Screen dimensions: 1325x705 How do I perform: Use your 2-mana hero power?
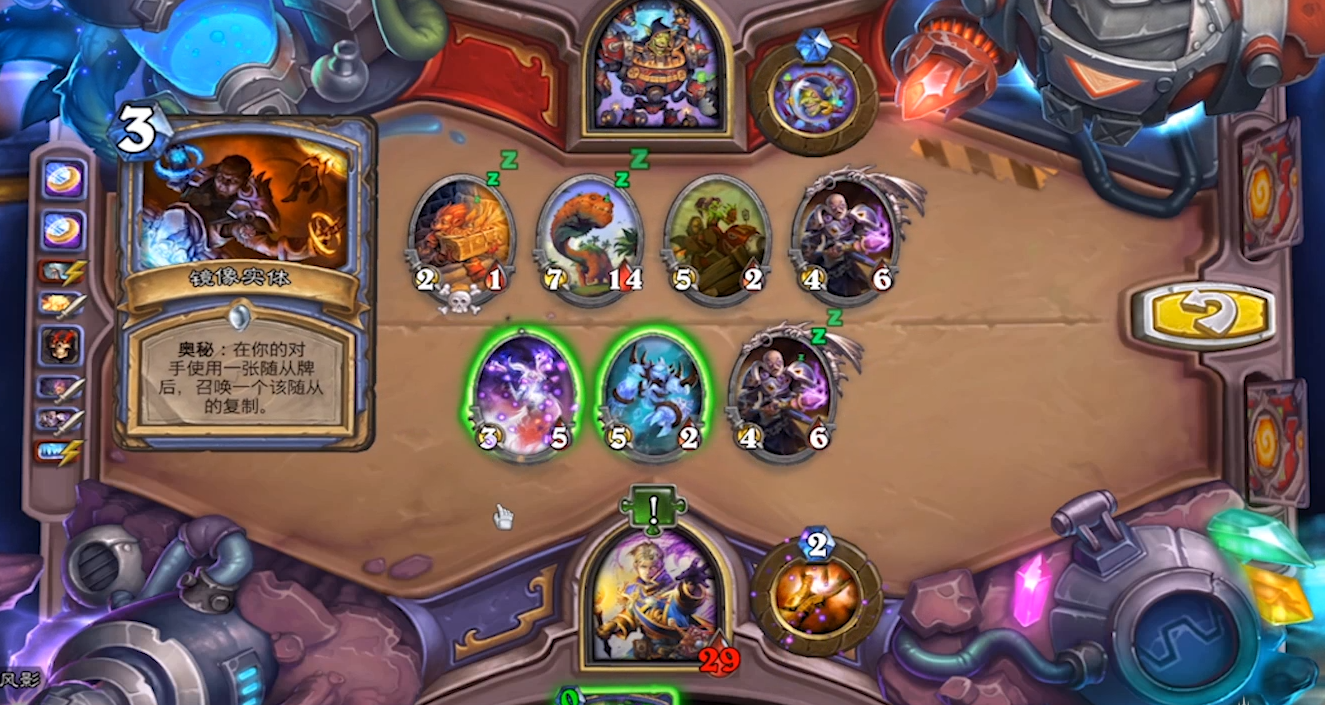point(816,594)
